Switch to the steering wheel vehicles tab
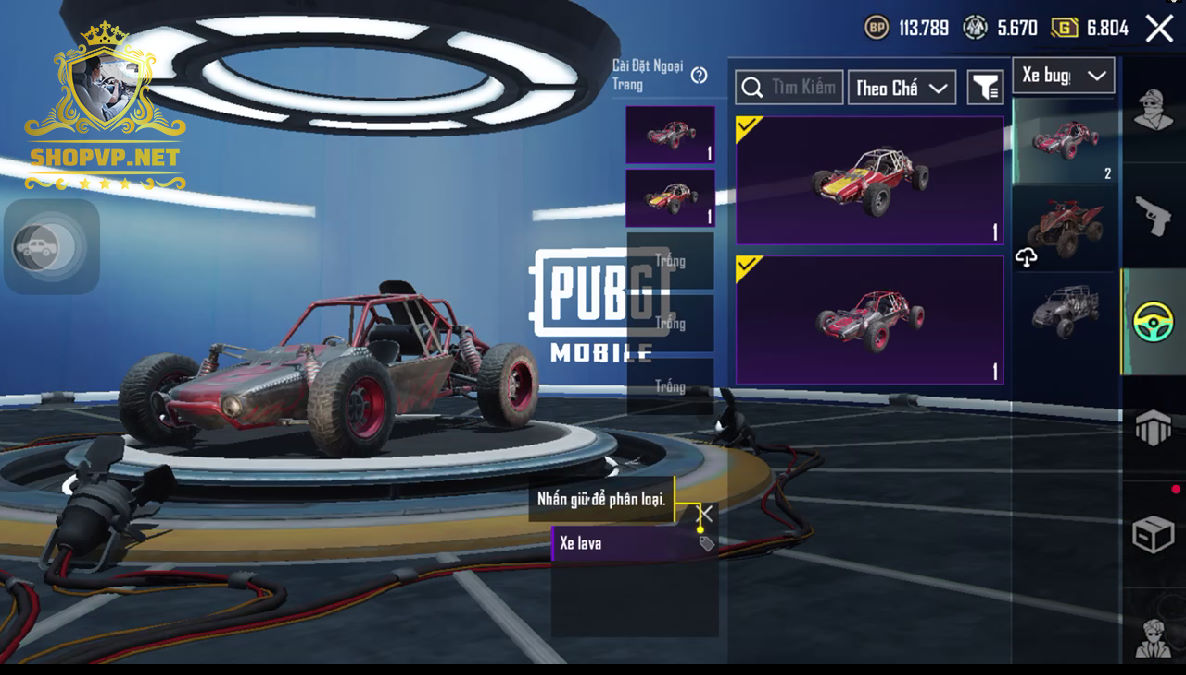Viewport: 1186px width, 675px height. tap(1153, 322)
